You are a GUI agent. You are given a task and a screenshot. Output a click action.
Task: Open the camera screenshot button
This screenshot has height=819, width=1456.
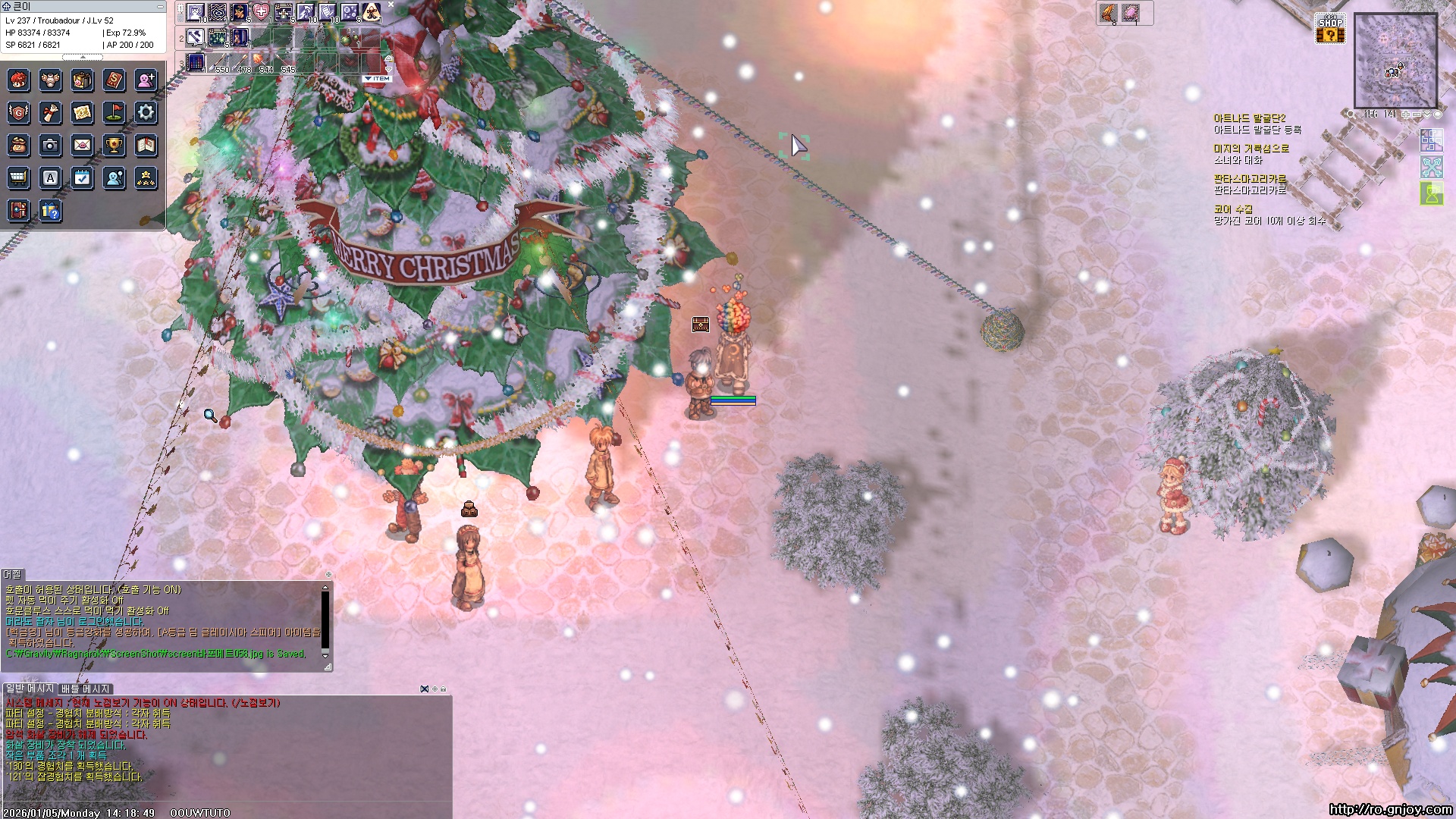pyautogui.click(x=50, y=145)
